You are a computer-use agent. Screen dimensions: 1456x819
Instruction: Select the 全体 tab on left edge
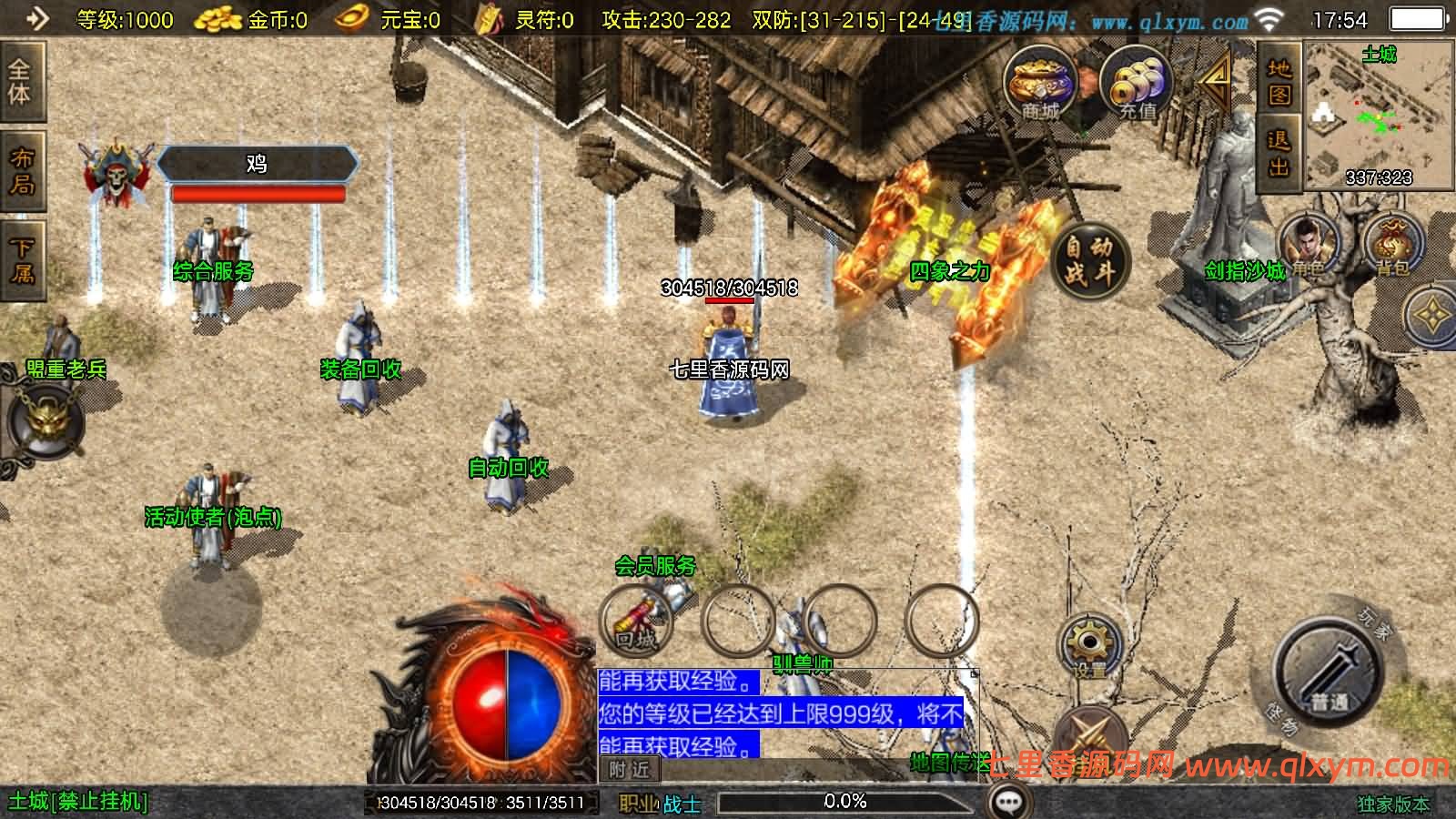(x=20, y=82)
